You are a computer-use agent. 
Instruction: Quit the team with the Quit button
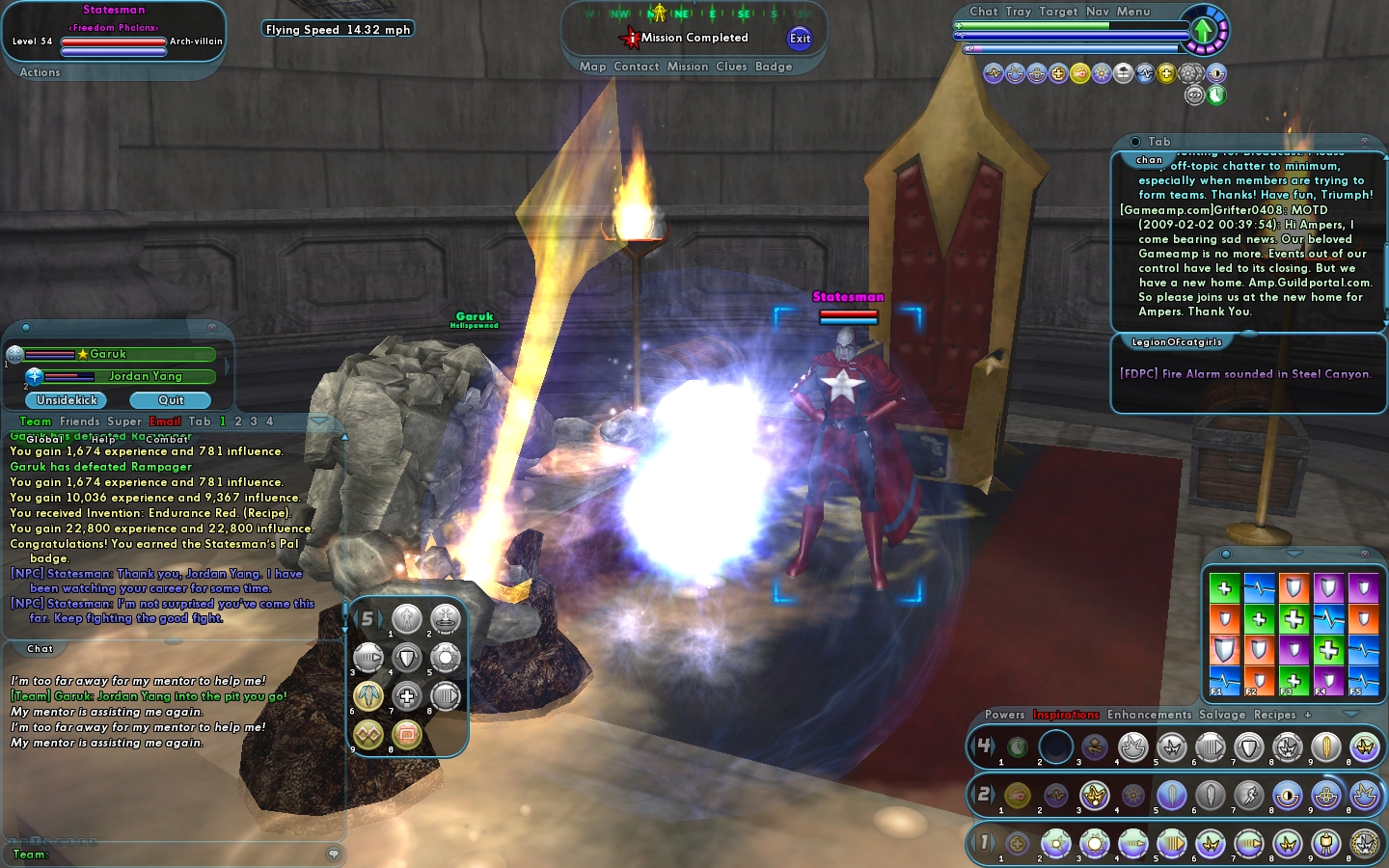coord(171,400)
